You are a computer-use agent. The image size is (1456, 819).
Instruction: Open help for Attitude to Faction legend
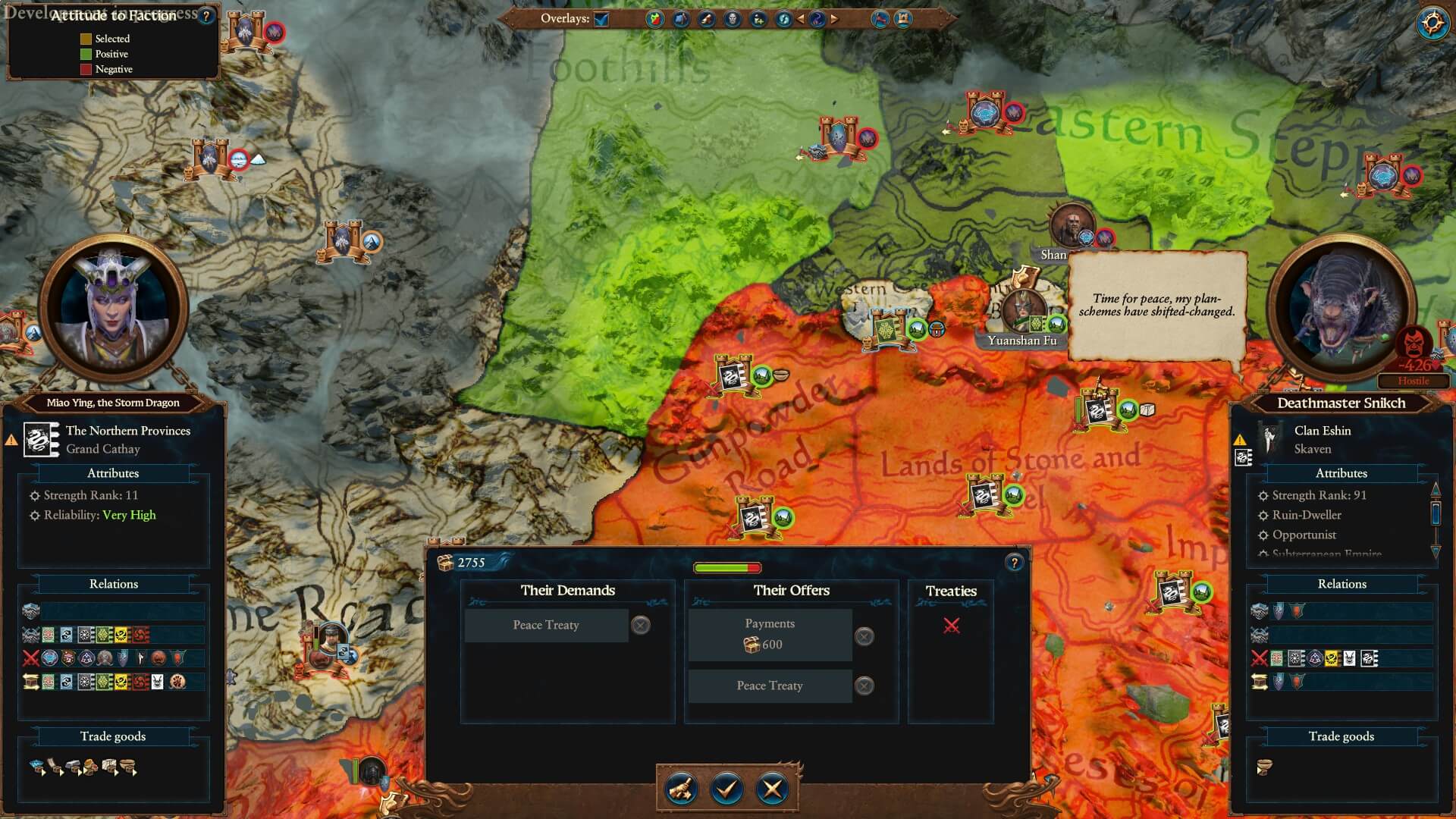tap(206, 16)
